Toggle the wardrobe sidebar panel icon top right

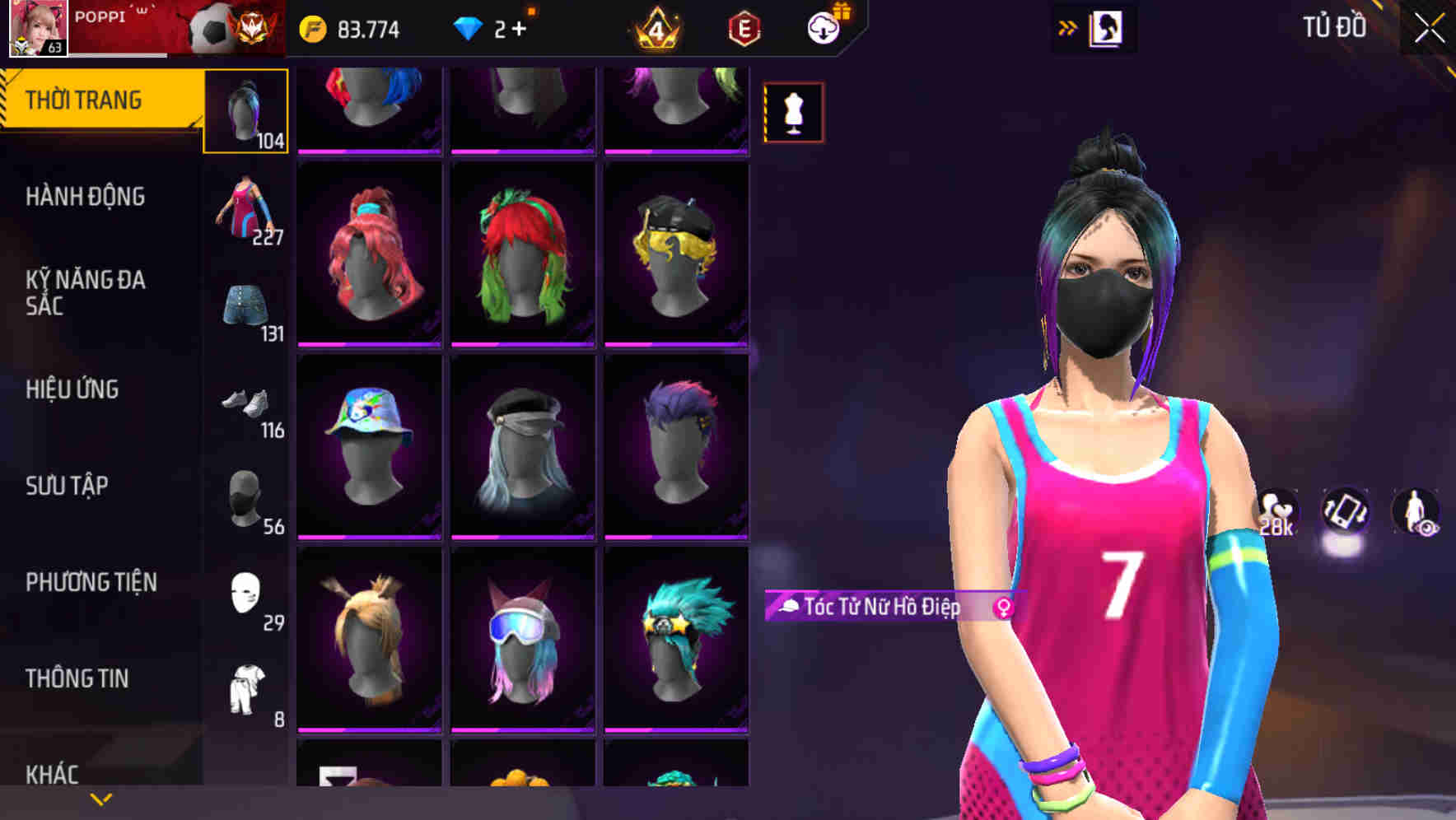[1108, 27]
